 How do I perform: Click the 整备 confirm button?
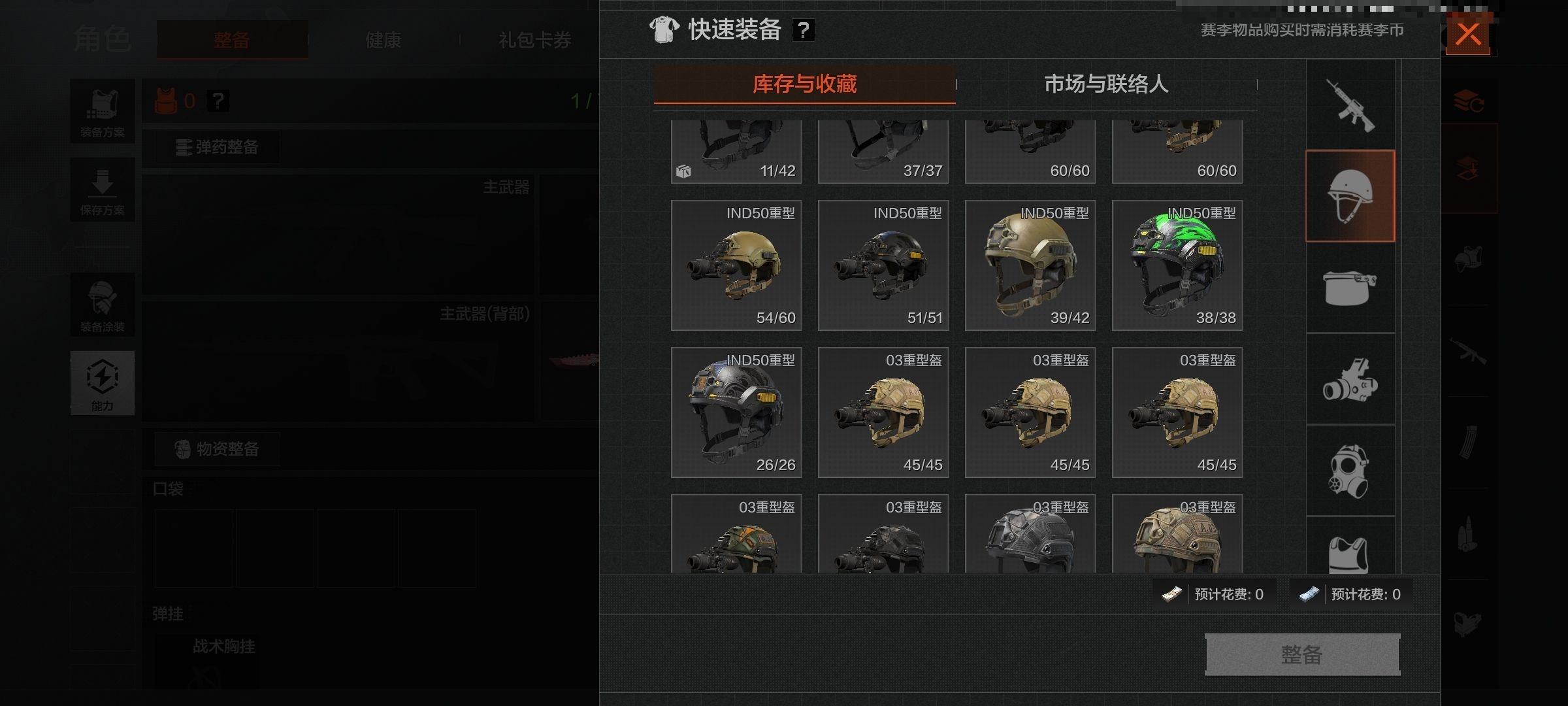tap(1301, 654)
